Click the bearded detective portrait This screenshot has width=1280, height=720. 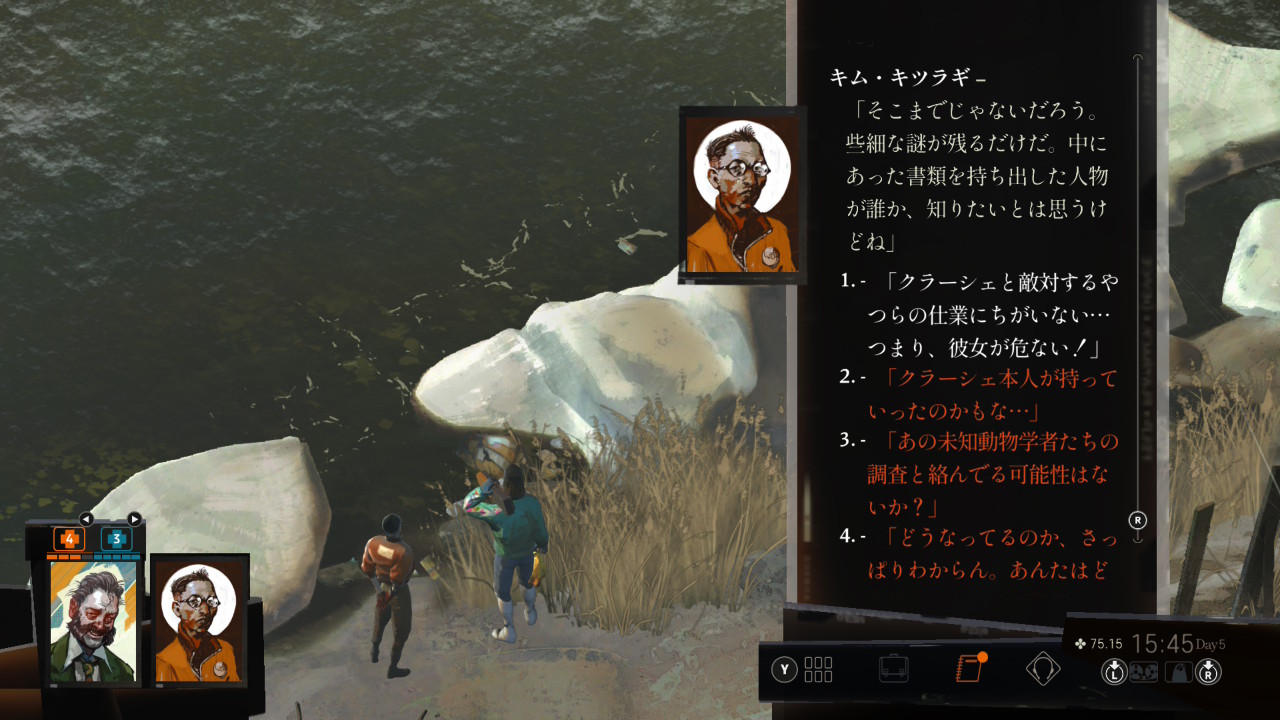(x=93, y=621)
